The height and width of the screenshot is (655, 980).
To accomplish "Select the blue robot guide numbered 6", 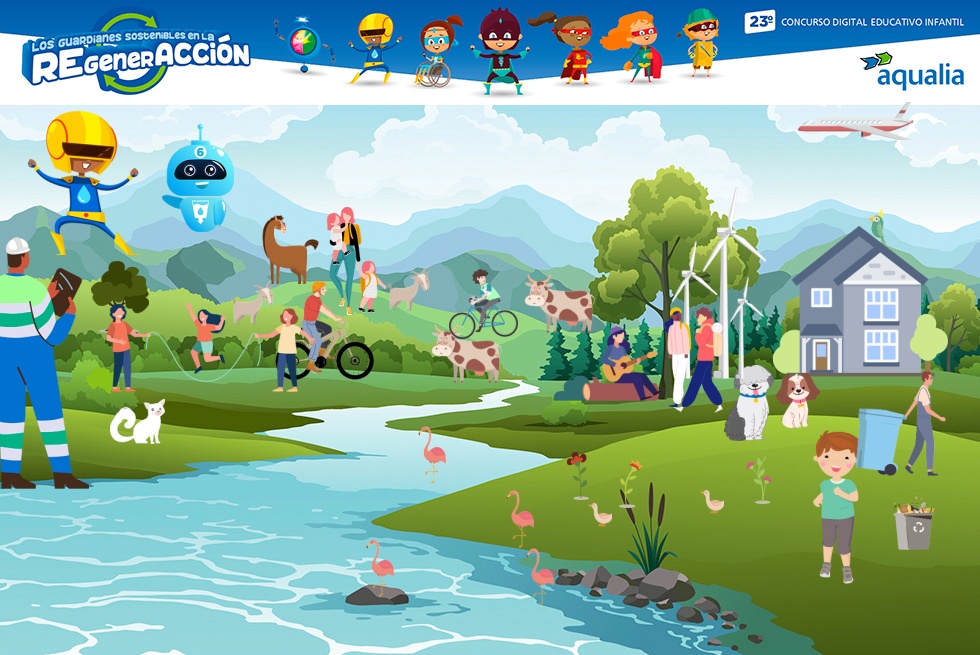I will (x=199, y=178).
